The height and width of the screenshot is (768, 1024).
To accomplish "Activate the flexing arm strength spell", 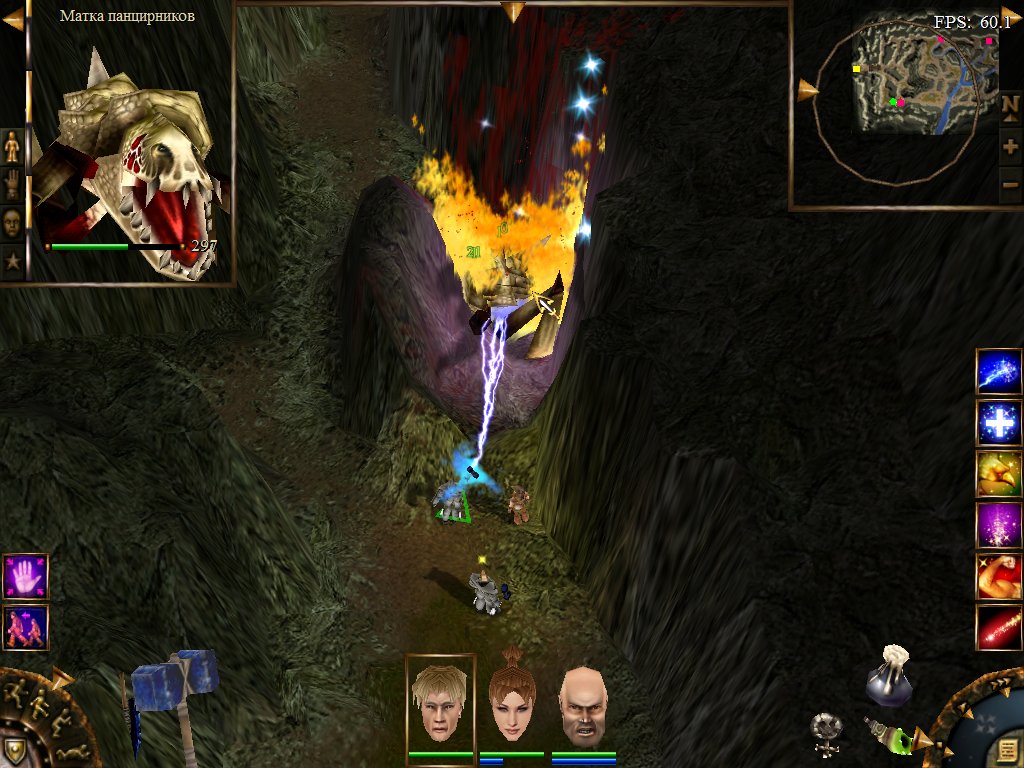I will [998, 576].
